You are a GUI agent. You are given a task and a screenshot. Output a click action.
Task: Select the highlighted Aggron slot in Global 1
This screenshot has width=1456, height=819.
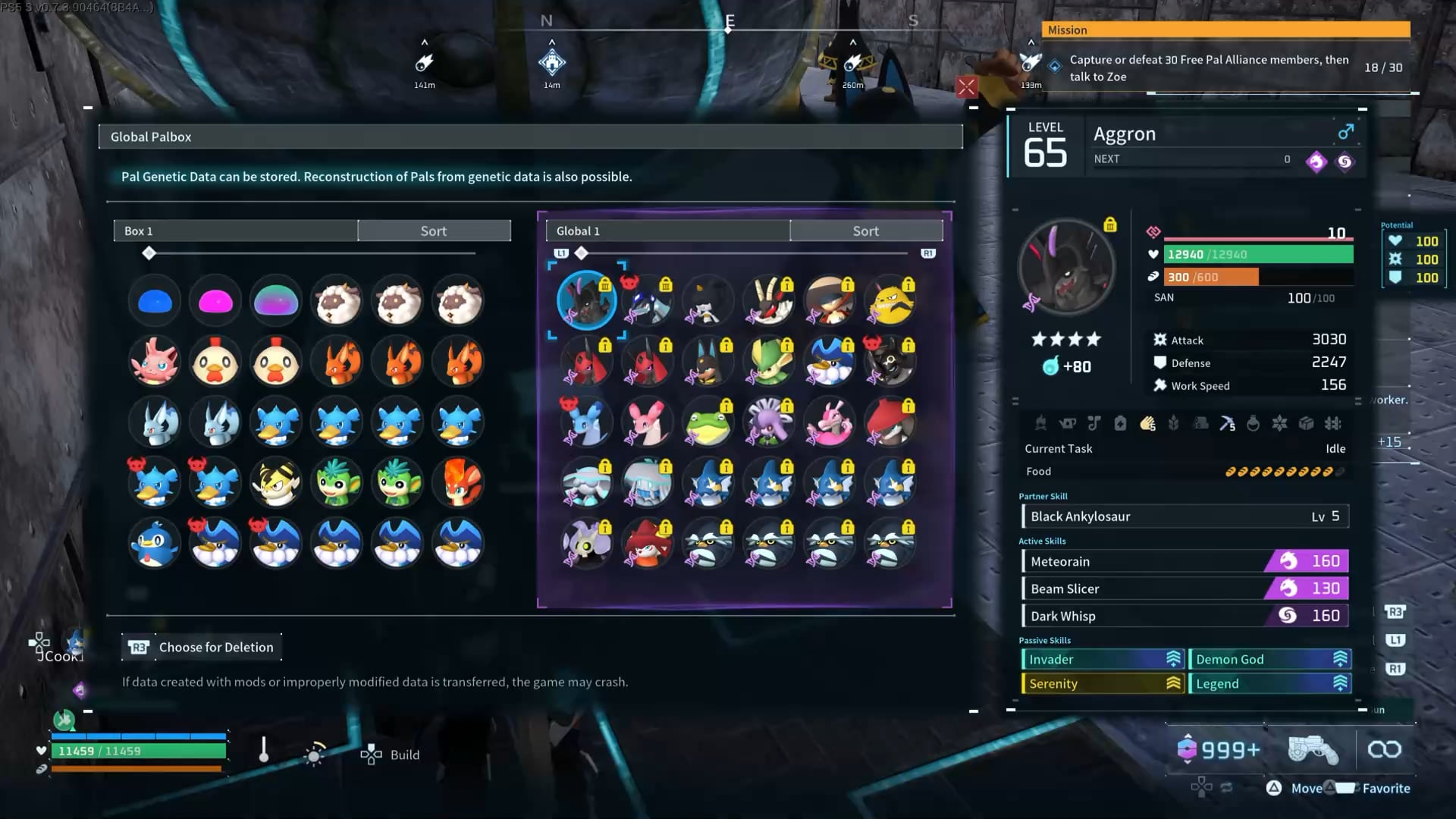coord(586,300)
